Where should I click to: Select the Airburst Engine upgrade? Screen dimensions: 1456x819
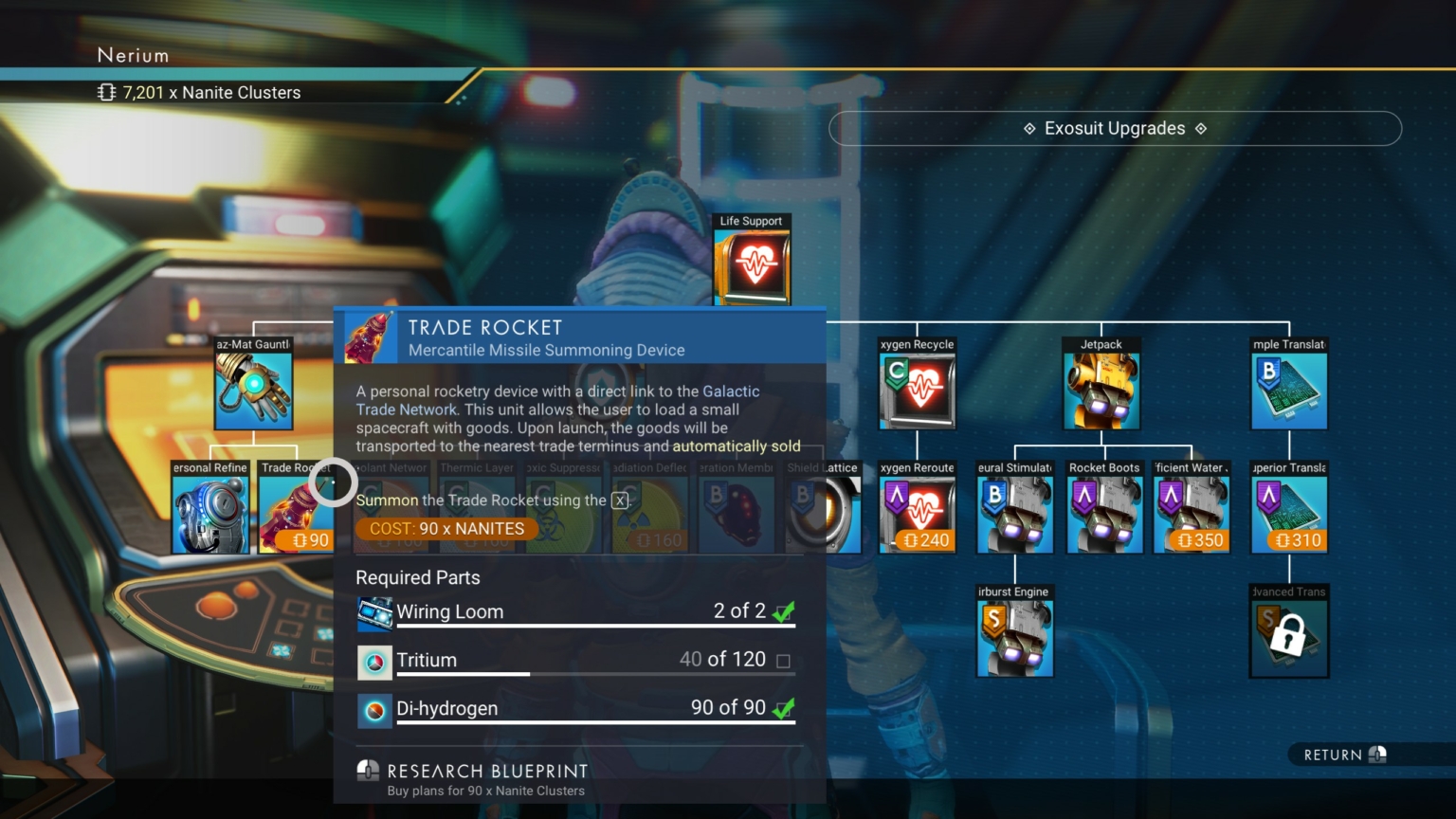(1014, 635)
